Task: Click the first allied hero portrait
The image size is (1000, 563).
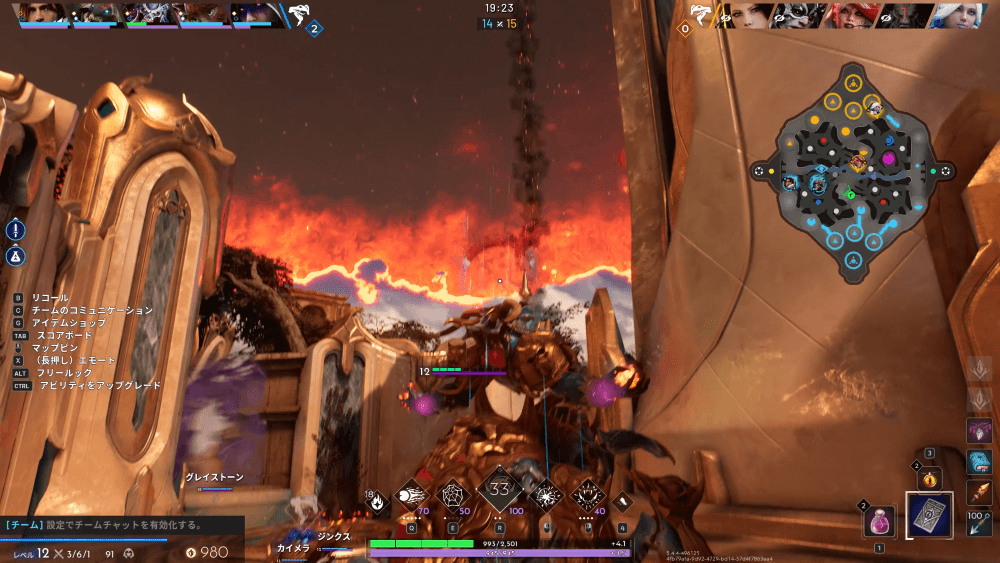Action: pos(42,14)
